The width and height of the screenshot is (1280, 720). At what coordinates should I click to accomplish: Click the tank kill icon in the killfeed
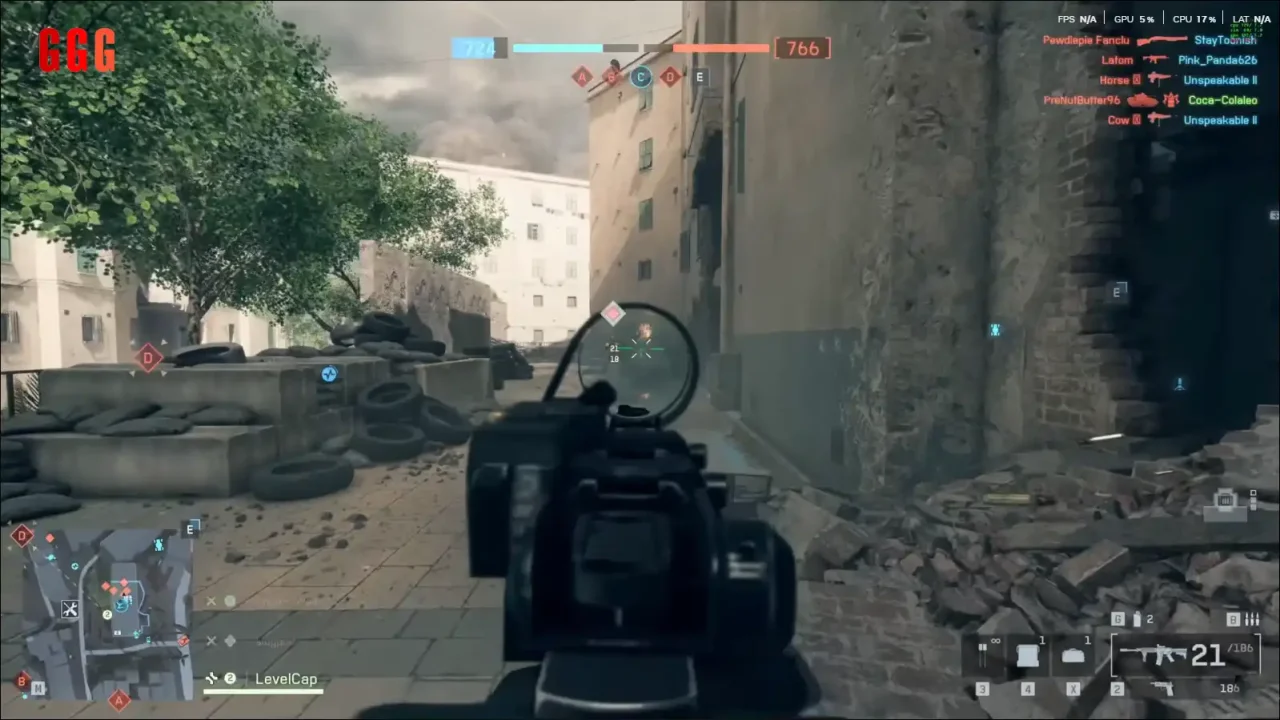1144,100
